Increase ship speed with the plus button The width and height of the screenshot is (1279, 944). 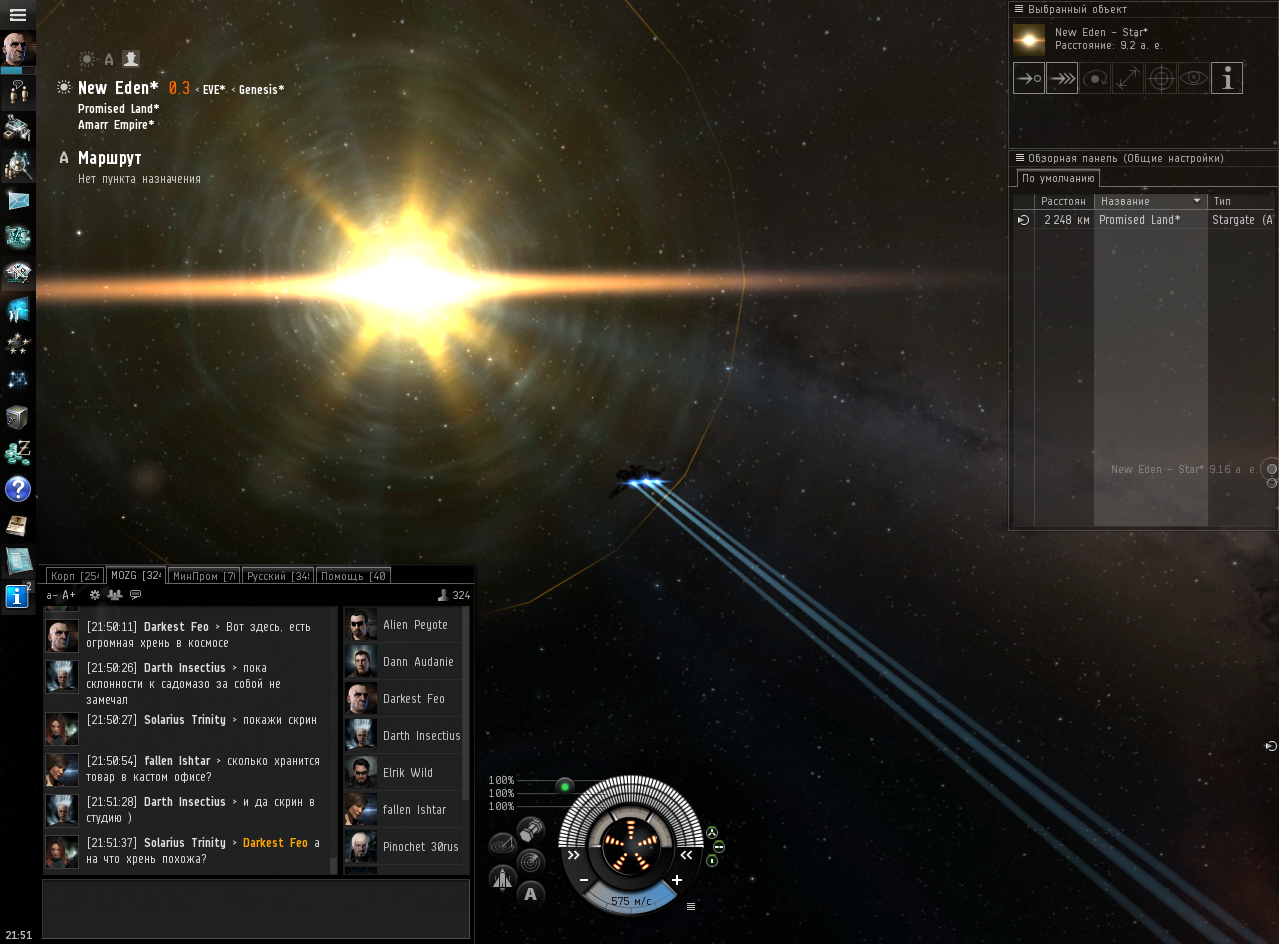(x=677, y=880)
